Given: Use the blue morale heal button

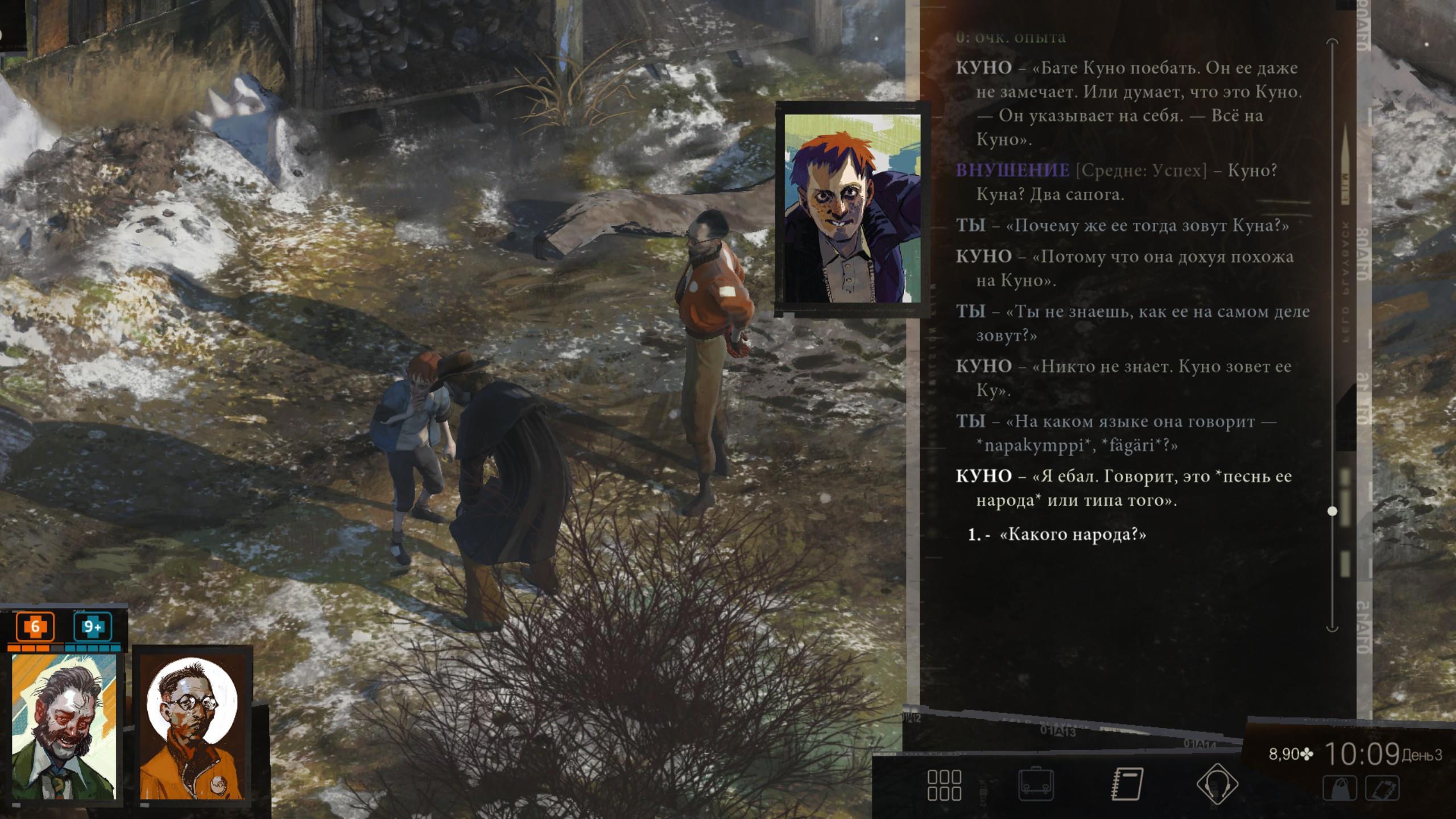Looking at the screenshot, I should click(93, 627).
